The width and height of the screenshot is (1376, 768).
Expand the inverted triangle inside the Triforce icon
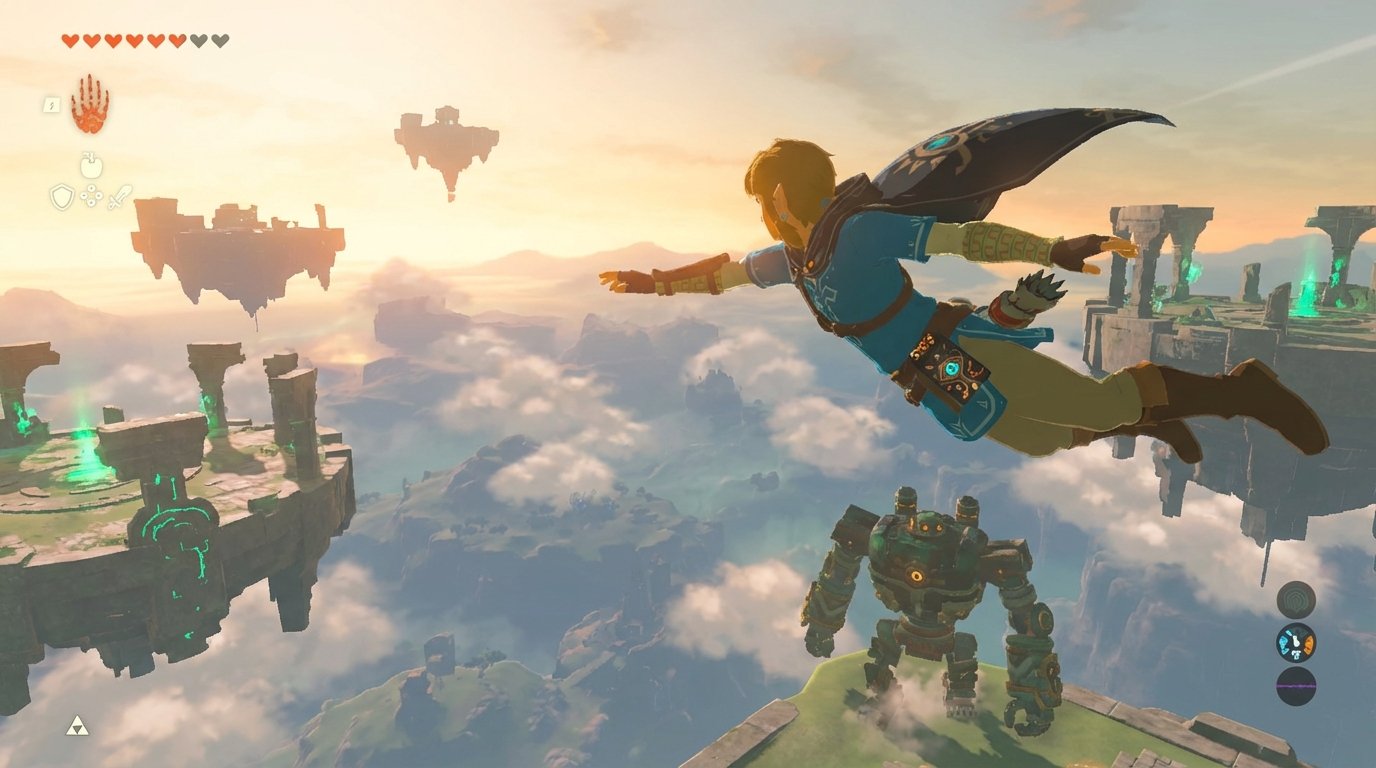[x=77, y=729]
